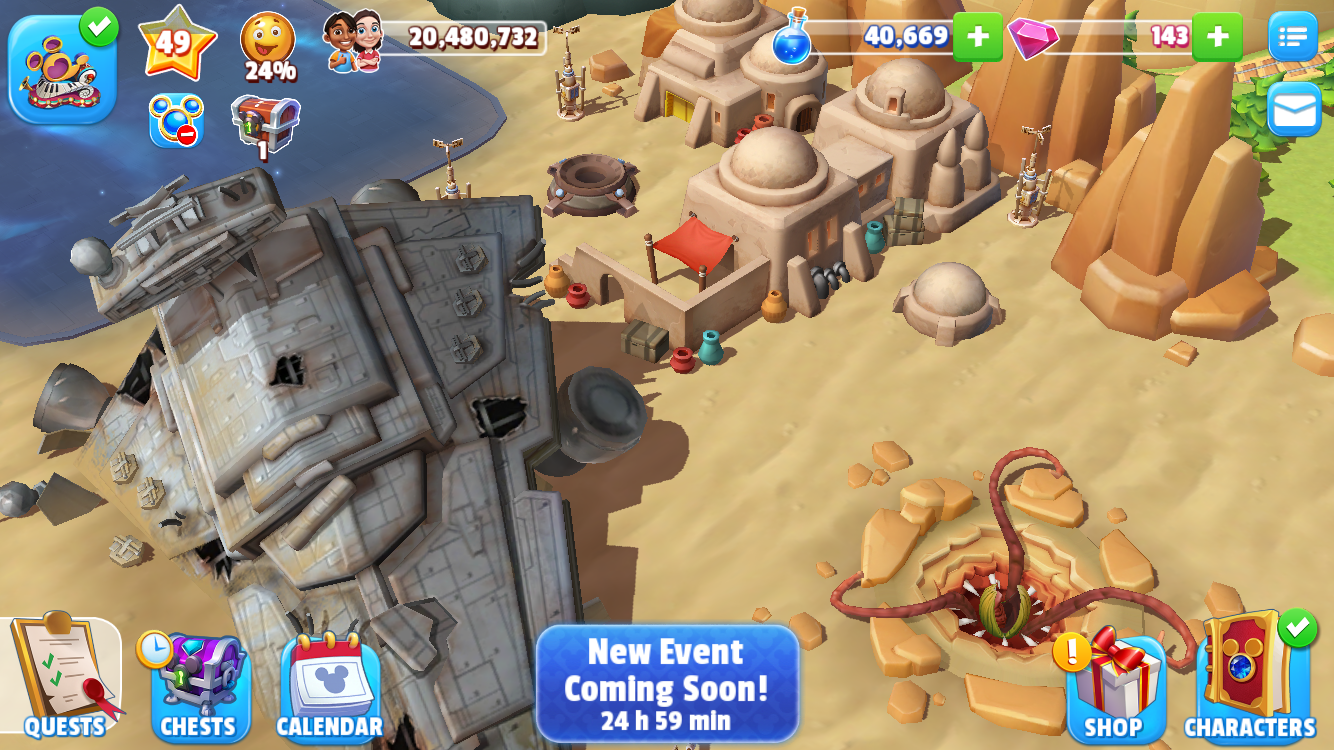Open the attractions park overview icon
Viewport: 1334px width, 750px height.
60,60
